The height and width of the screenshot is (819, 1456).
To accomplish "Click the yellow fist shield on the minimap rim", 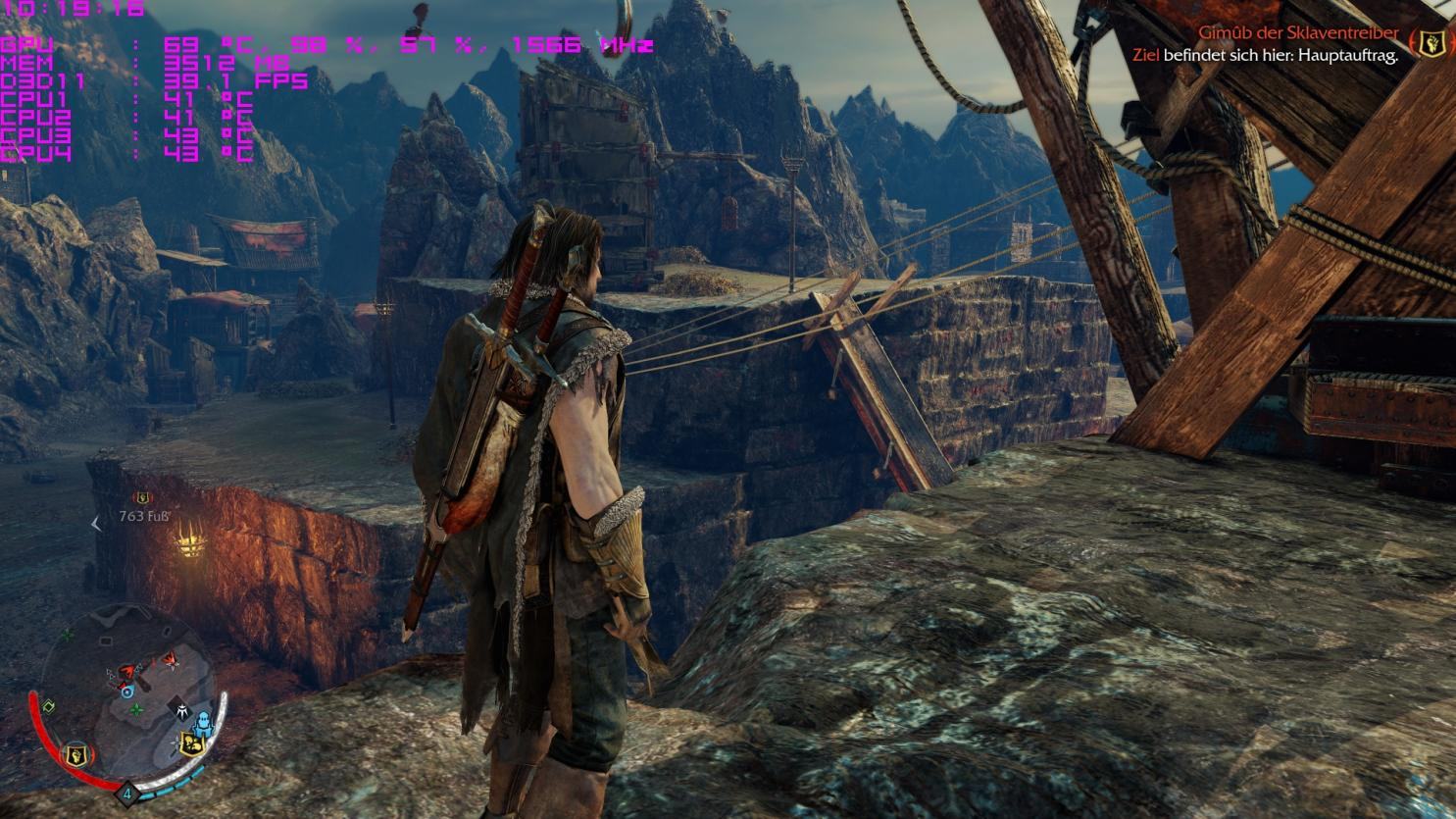I will [75, 754].
